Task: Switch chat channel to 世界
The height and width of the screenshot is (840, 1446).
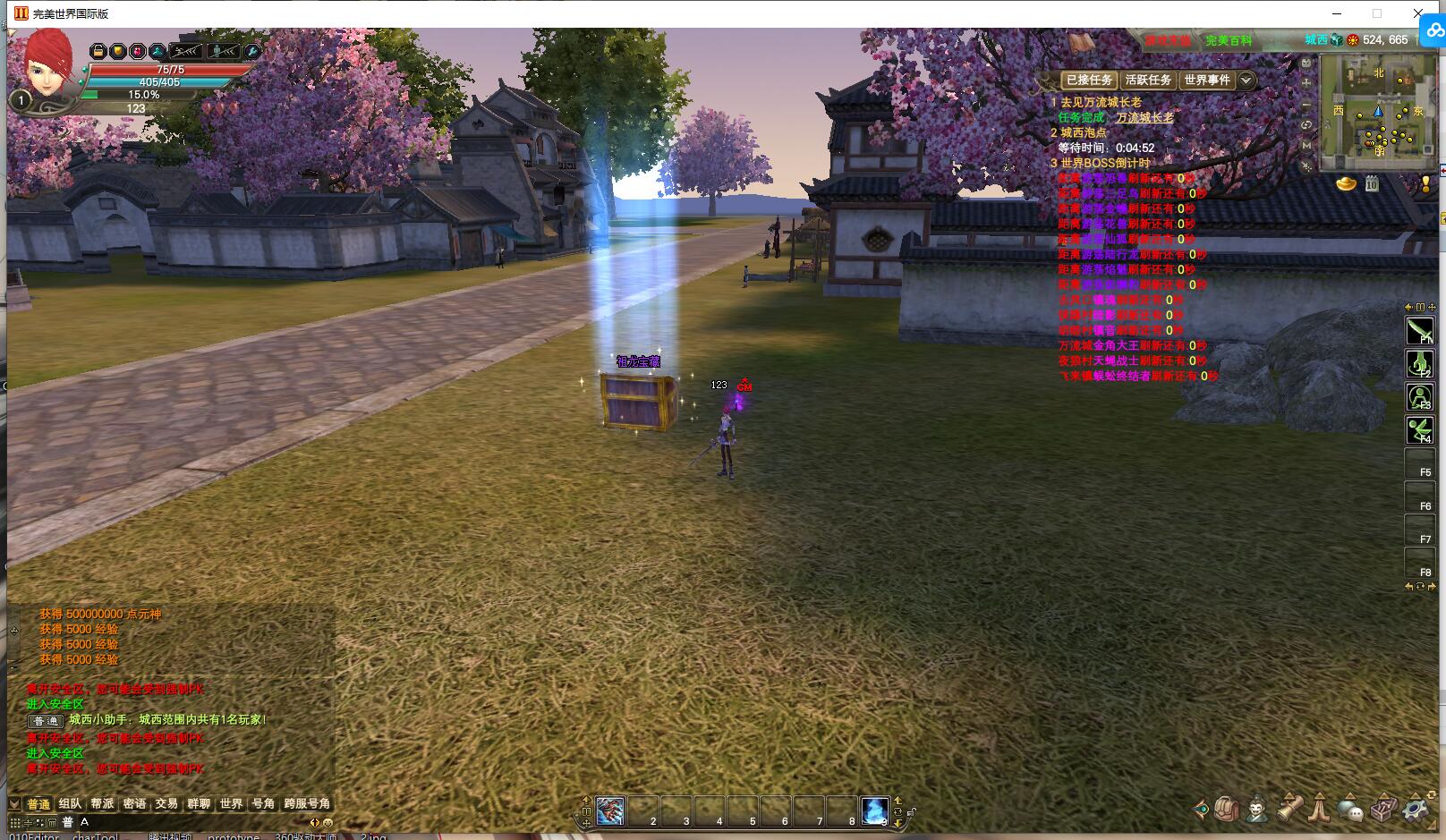Action: pyautogui.click(x=231, y=803)
